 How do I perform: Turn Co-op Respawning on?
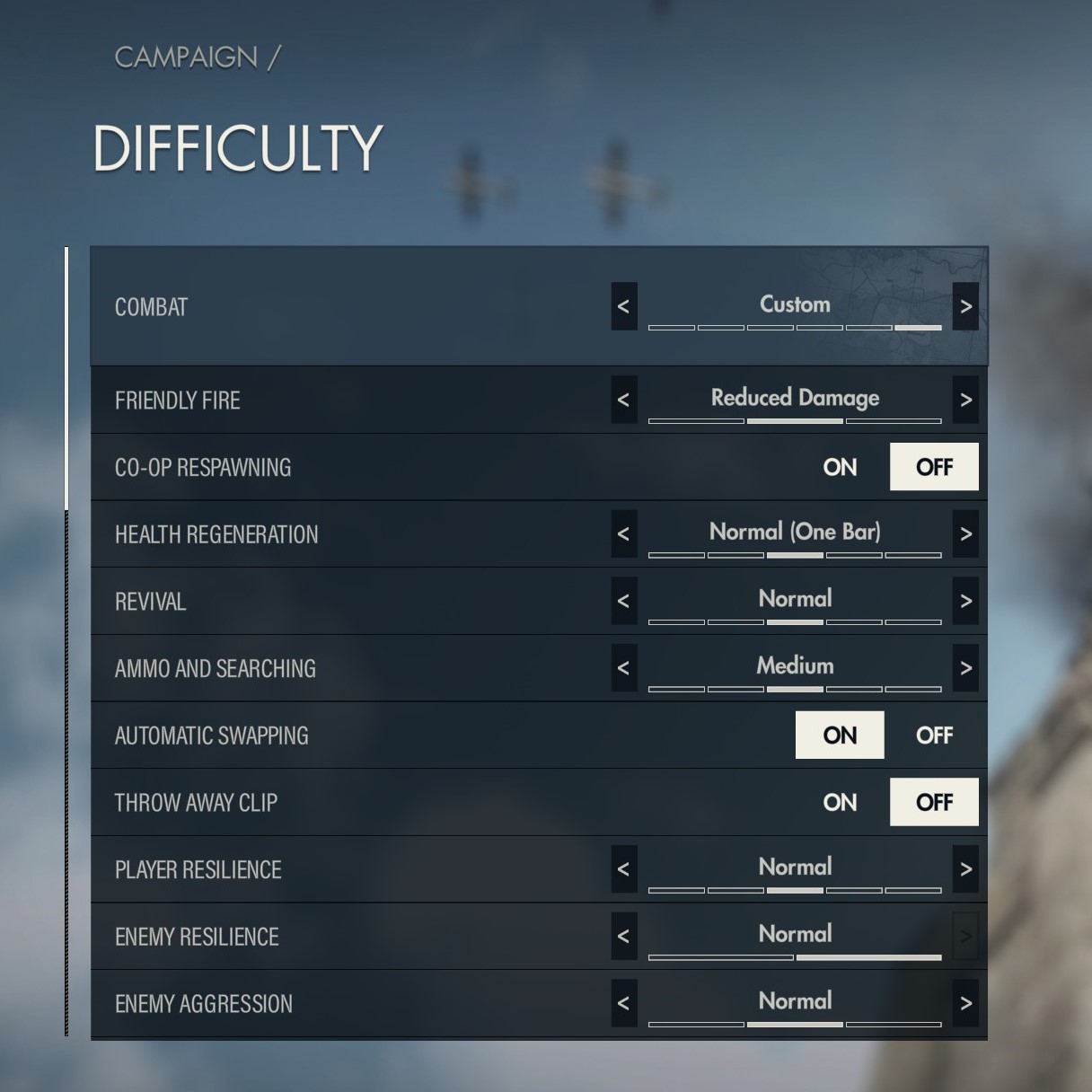click(840, 467)
